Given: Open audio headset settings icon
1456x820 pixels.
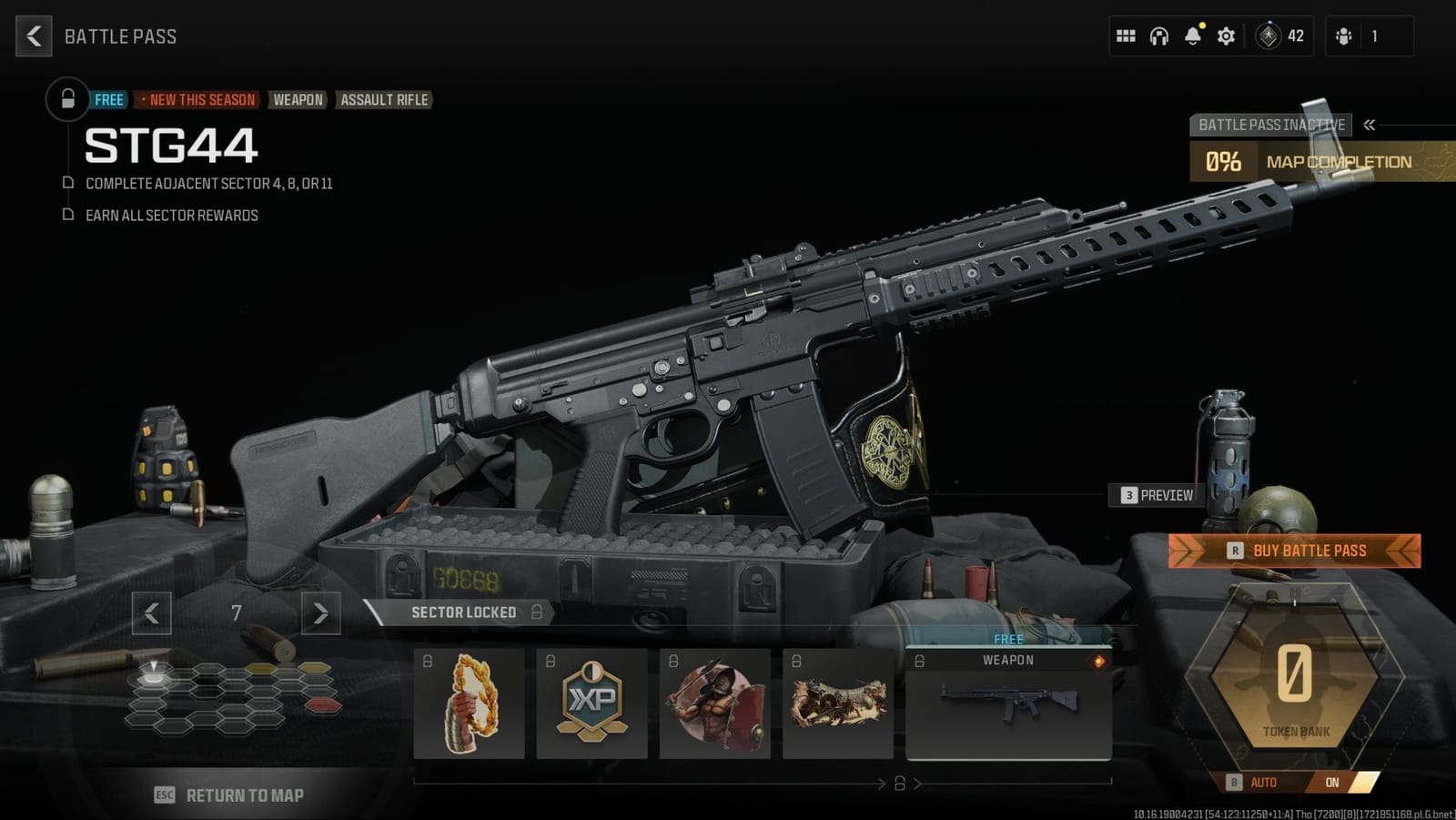Looking at the screenshot, I should (1158, 35).
